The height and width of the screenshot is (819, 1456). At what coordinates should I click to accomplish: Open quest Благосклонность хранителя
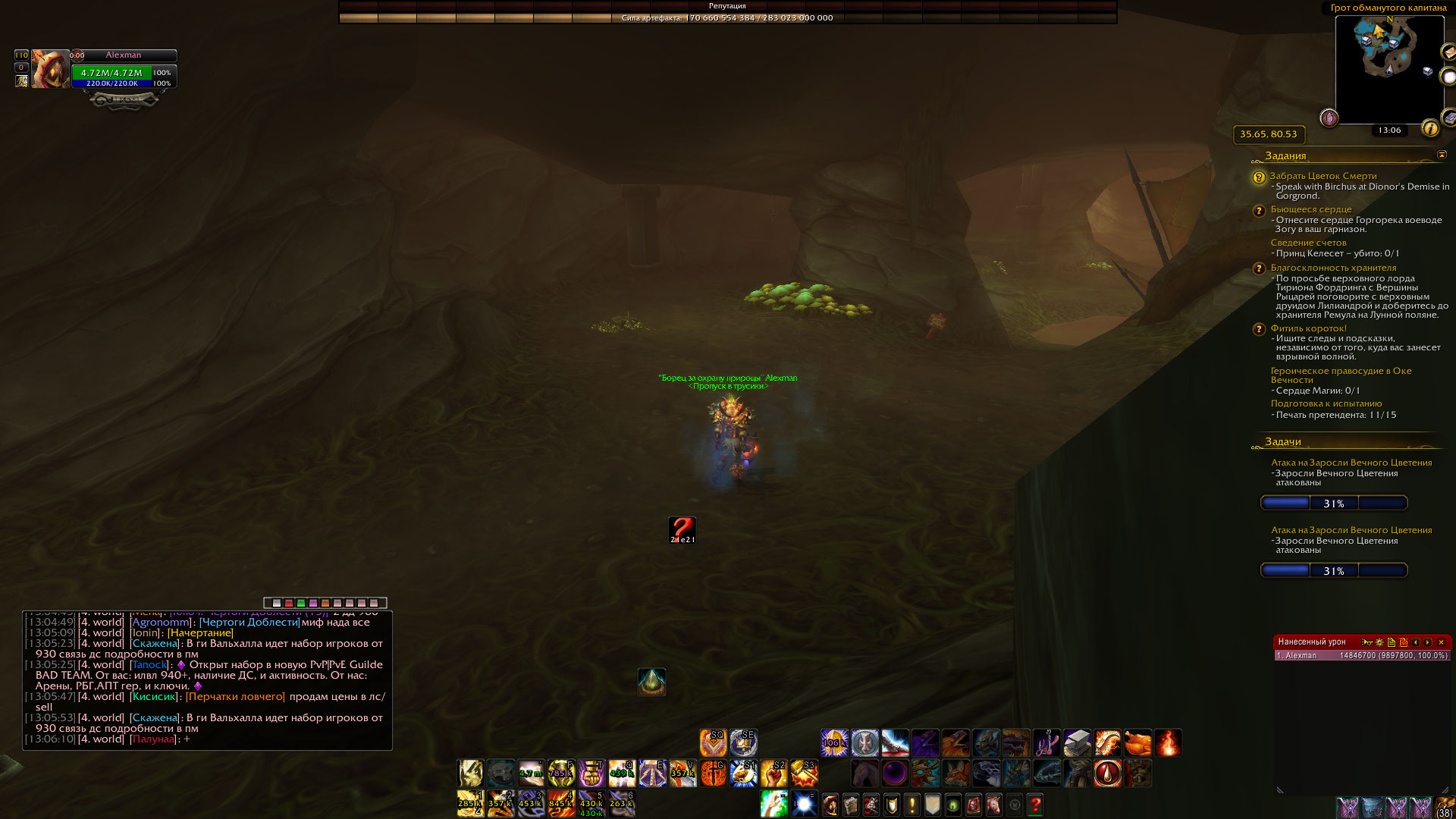pos(1333,268)
